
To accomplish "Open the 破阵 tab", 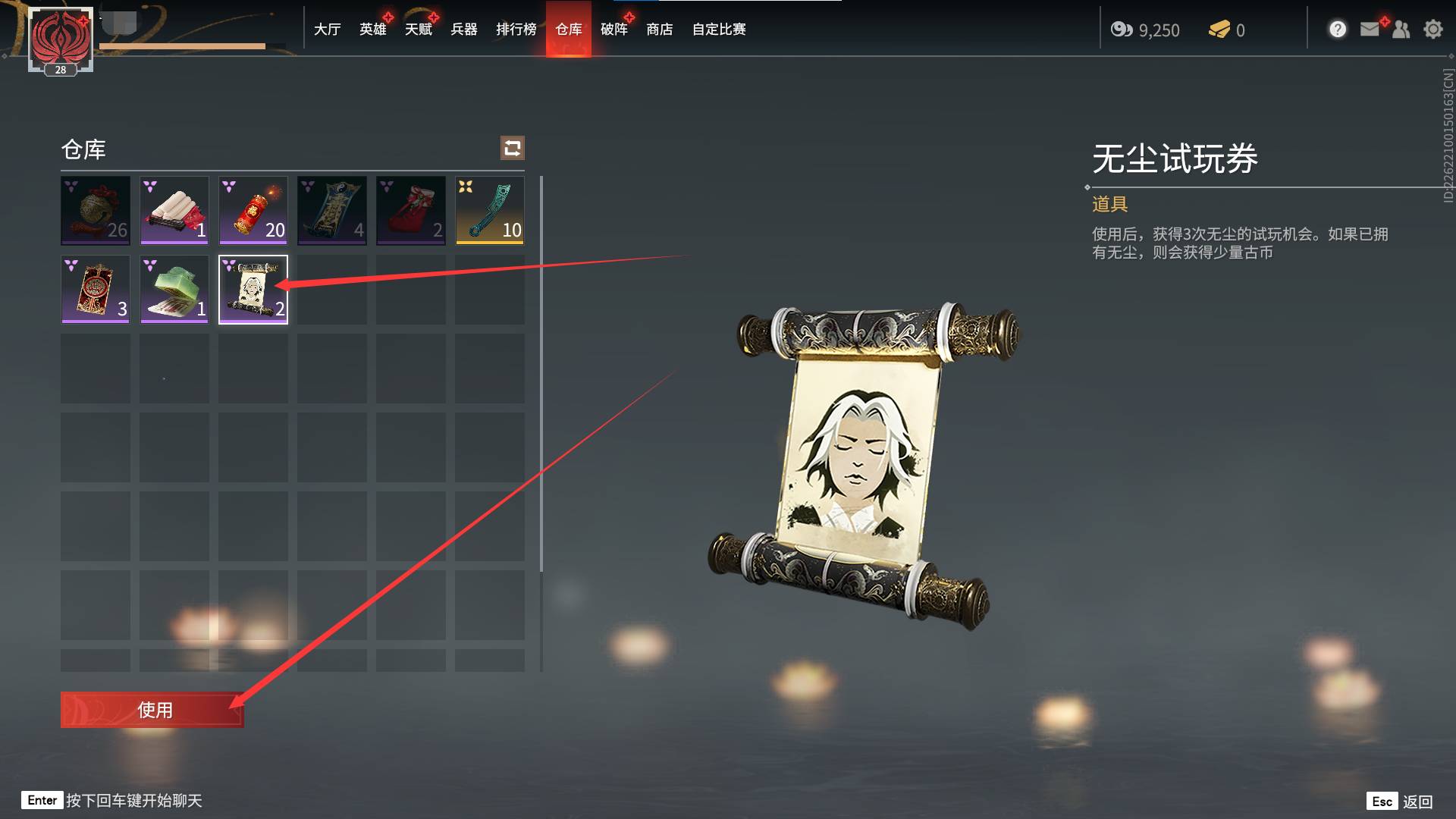I will pyautogui.click(x=613, y=30).
